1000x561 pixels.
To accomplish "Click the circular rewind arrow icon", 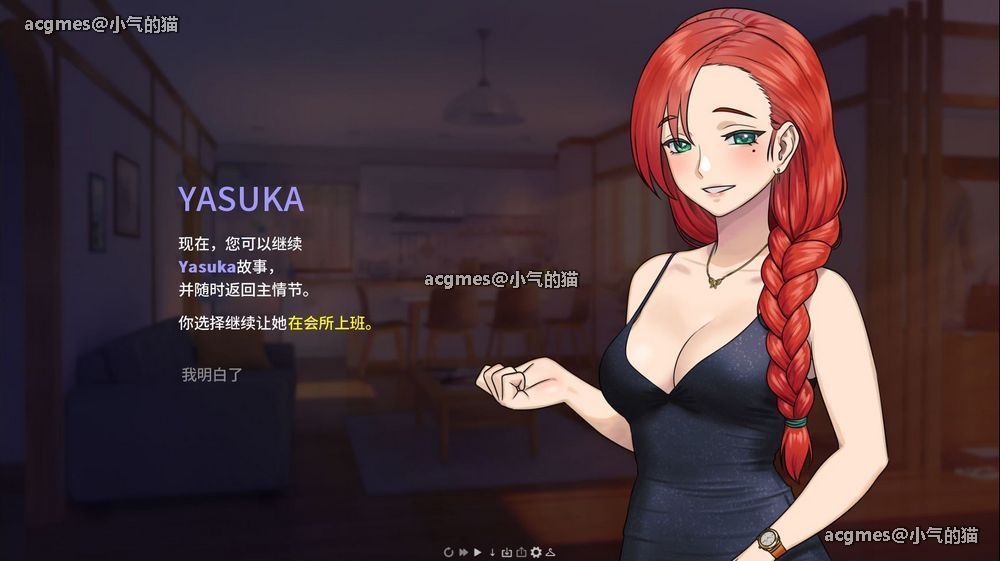I will point(449,552).
